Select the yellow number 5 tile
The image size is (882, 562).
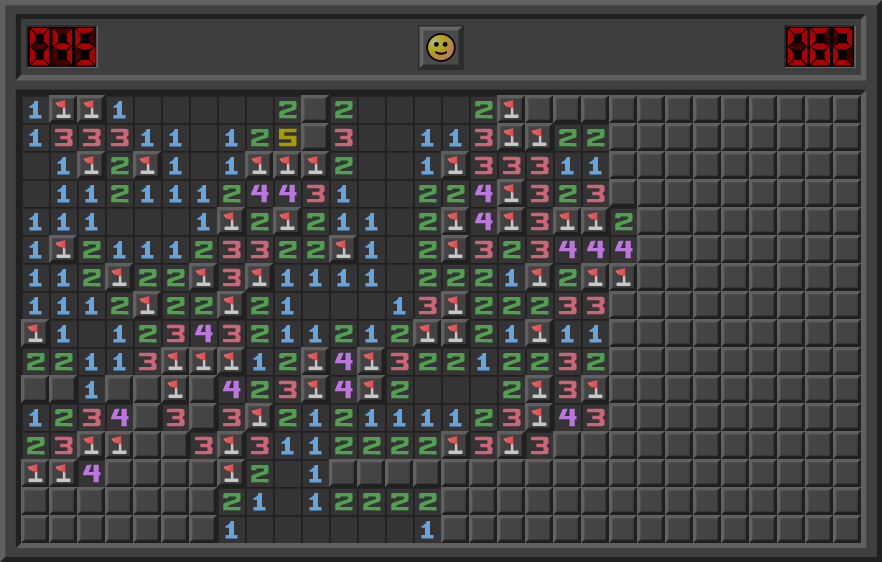click(288, 137)
